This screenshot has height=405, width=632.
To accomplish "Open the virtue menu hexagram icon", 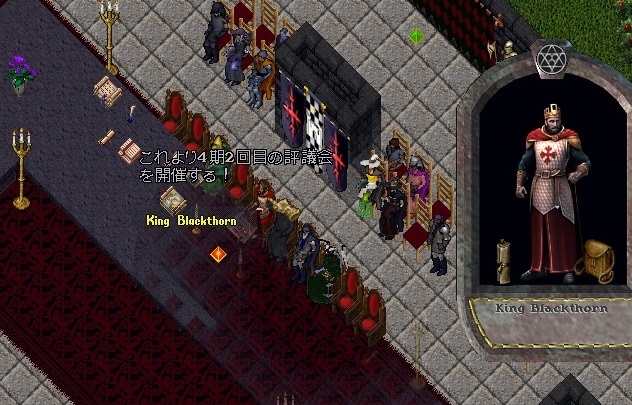I will point(550,60).
